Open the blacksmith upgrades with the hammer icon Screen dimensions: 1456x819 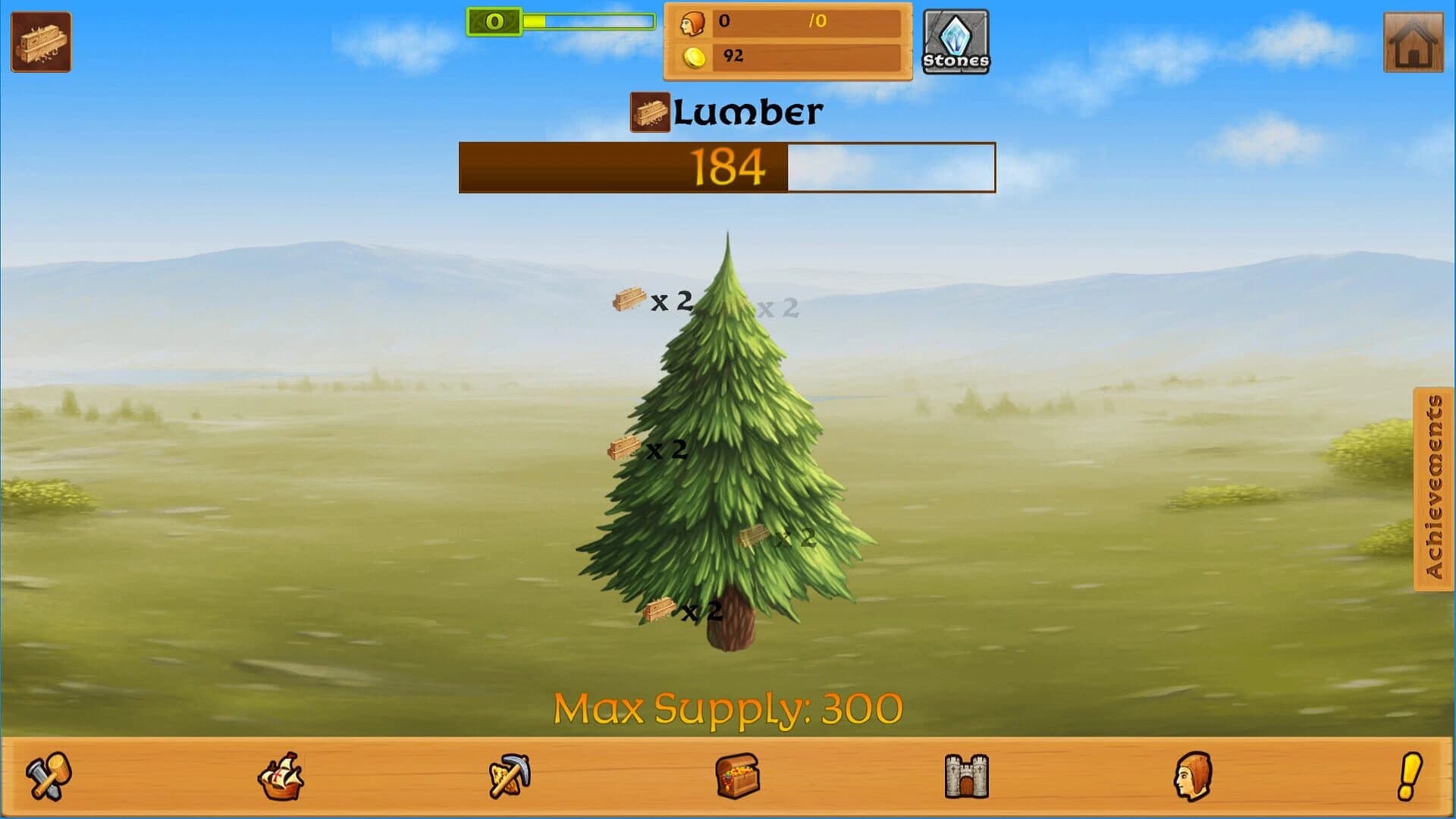[47, 775]
